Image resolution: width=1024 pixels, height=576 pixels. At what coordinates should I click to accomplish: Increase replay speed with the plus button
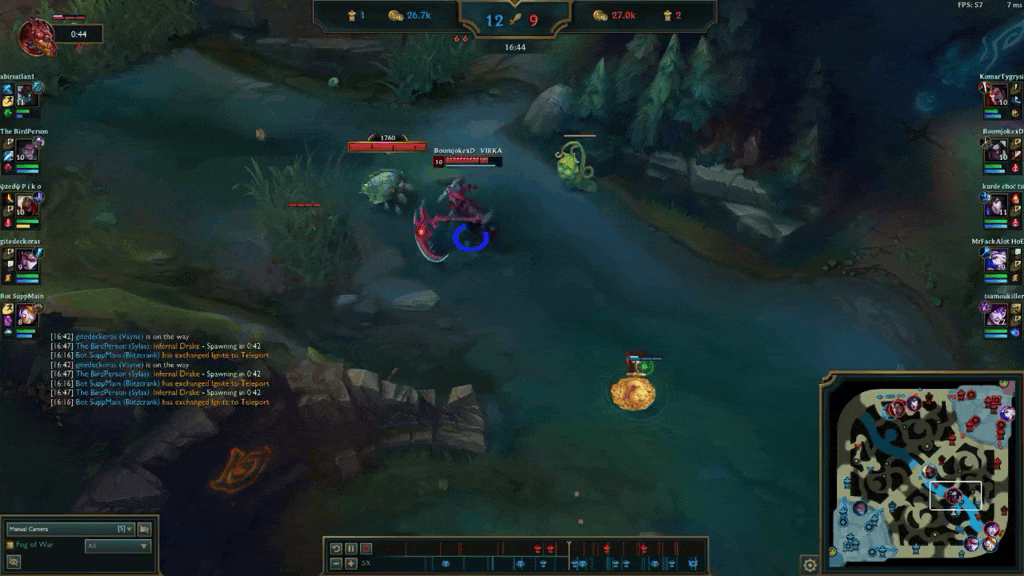pos(351,564)
